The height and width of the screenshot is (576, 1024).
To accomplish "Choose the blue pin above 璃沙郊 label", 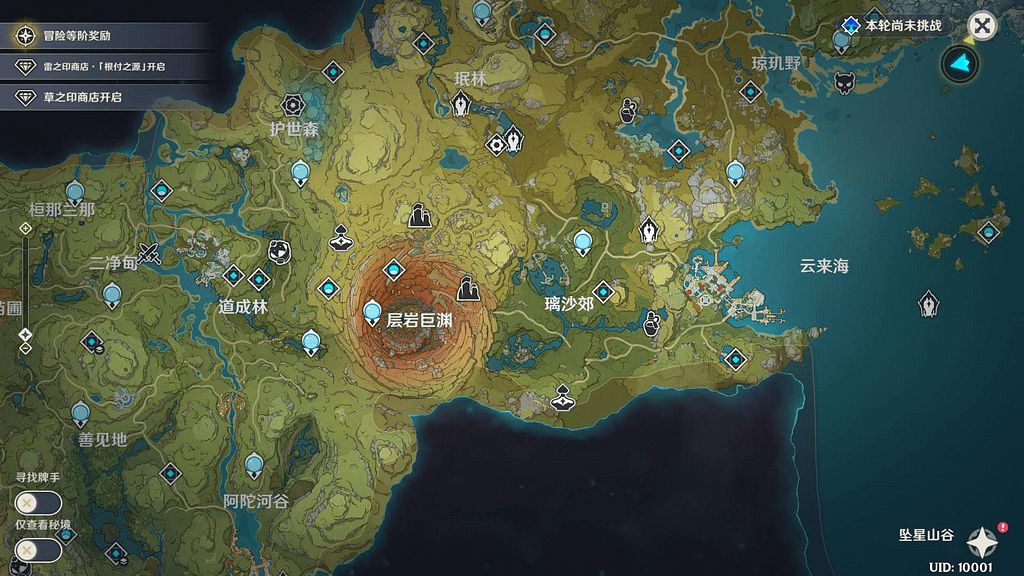I will pyautogui.click(x=583, y=242).
